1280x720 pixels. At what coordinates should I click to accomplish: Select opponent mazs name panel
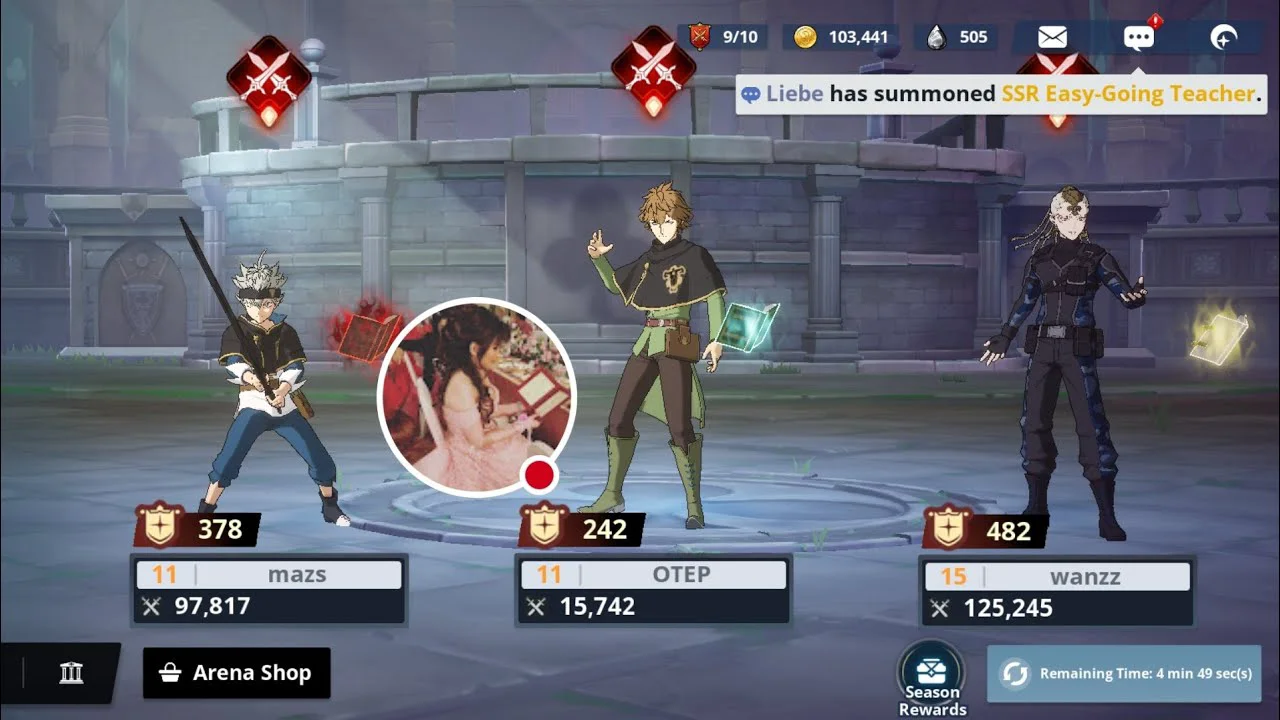coord(269,590)
